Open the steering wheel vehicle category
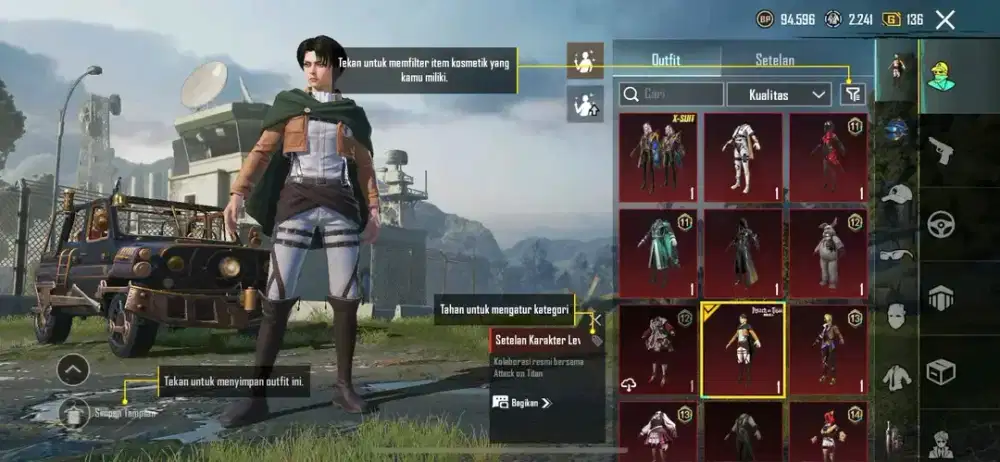This screenshot has height=462, width=1000. tap(940, 223)
